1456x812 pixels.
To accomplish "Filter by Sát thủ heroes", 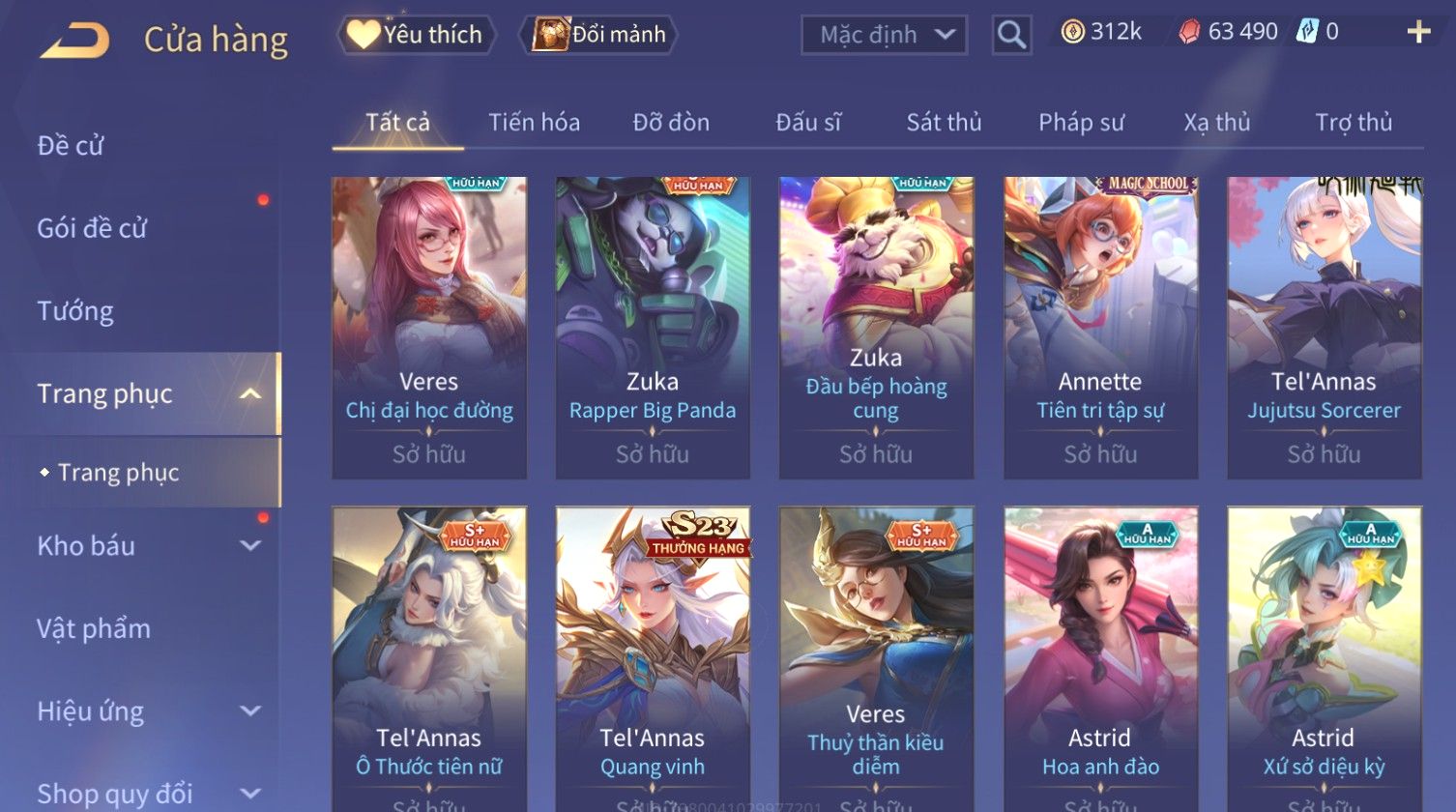I will tap(944, 123).
